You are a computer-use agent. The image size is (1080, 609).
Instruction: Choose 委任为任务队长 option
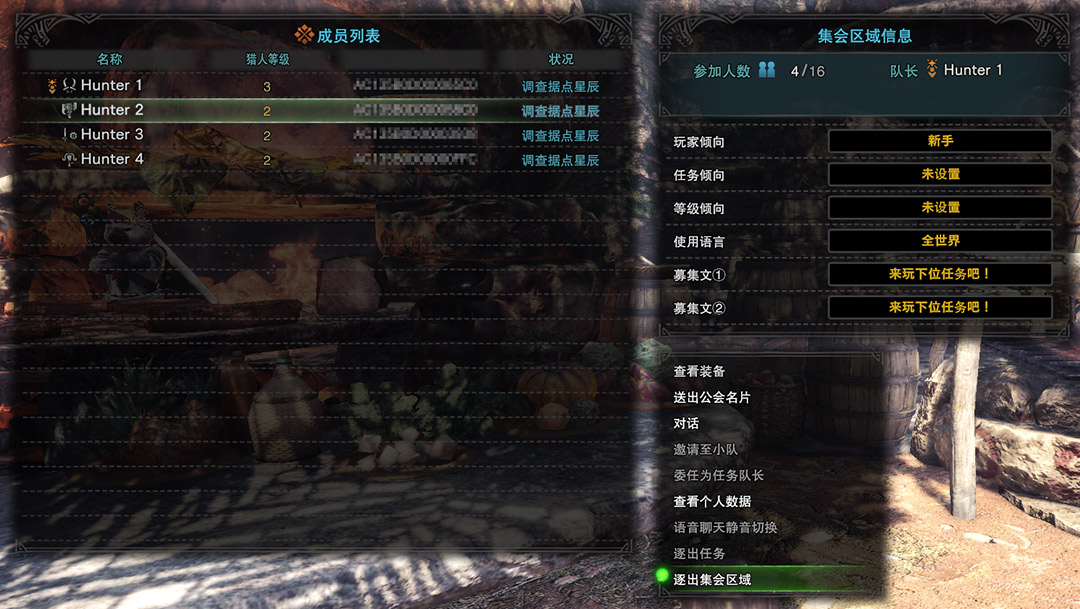click(x=718, y=476)
